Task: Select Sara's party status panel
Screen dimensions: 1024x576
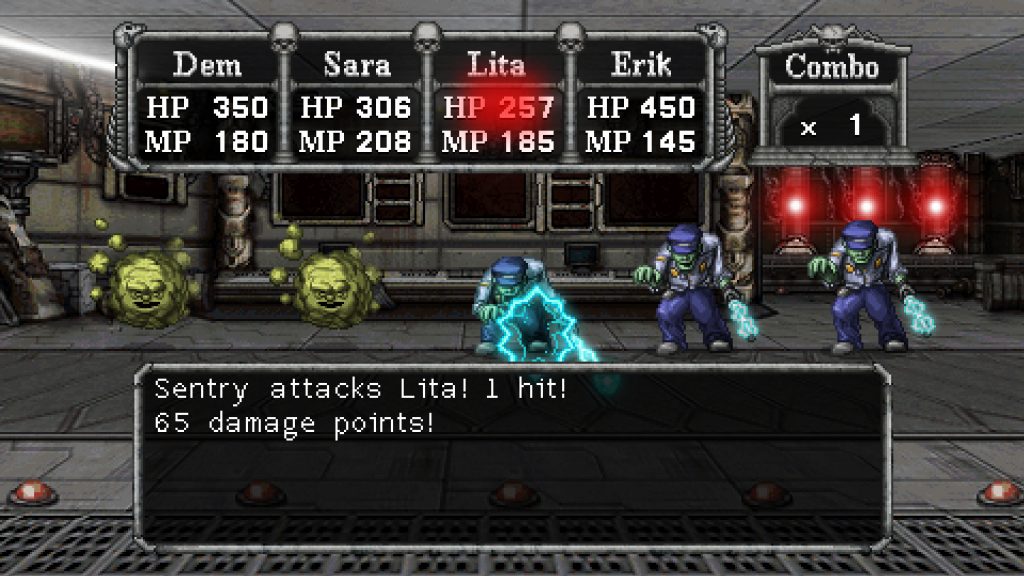Action: (x=356, y=105)
